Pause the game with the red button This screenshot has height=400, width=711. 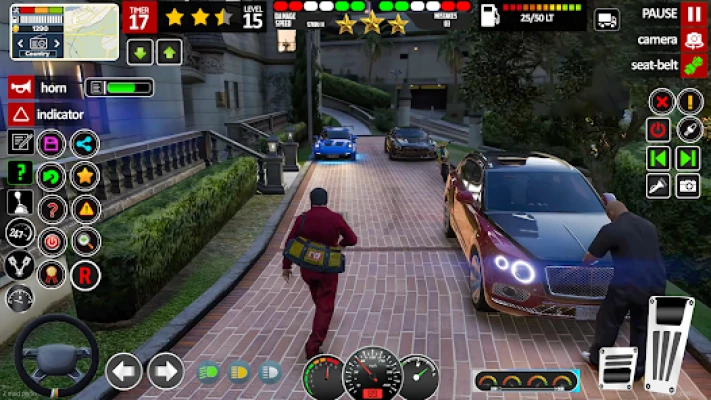(693, 14)
